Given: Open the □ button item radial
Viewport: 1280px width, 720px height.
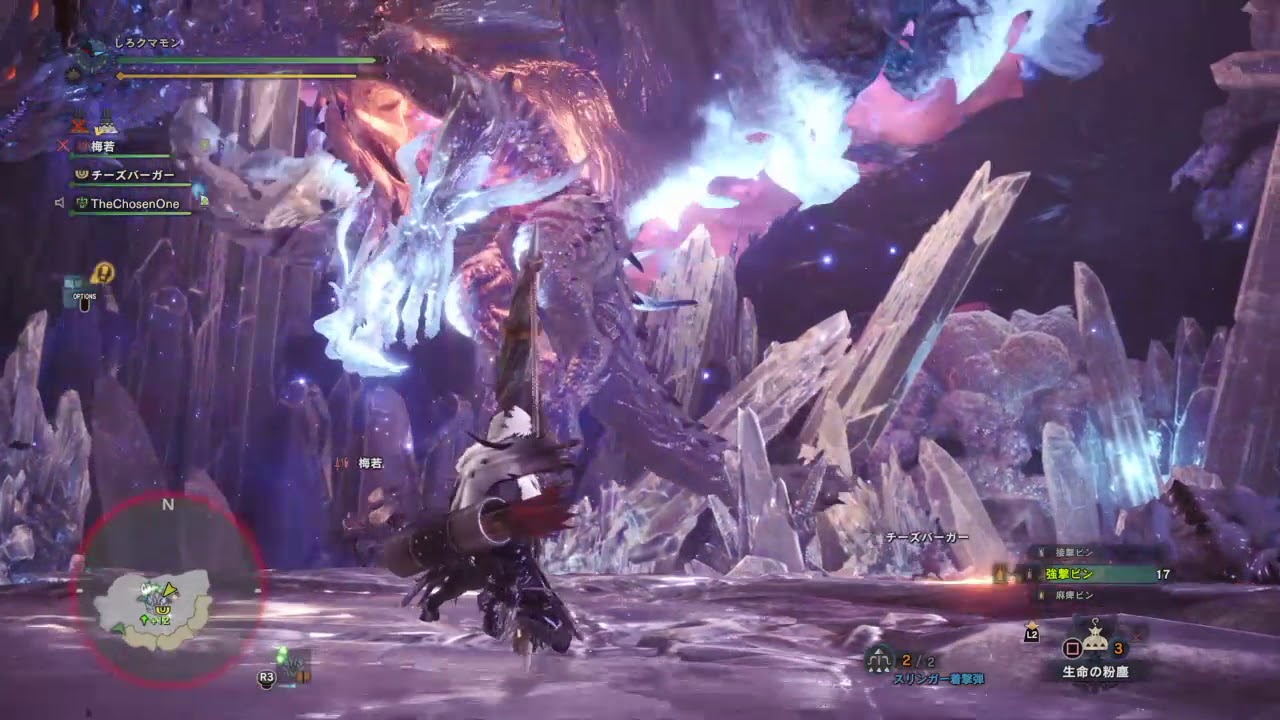Looking at the screenshot, I should pyautogui.click(x=1071, y=650).
